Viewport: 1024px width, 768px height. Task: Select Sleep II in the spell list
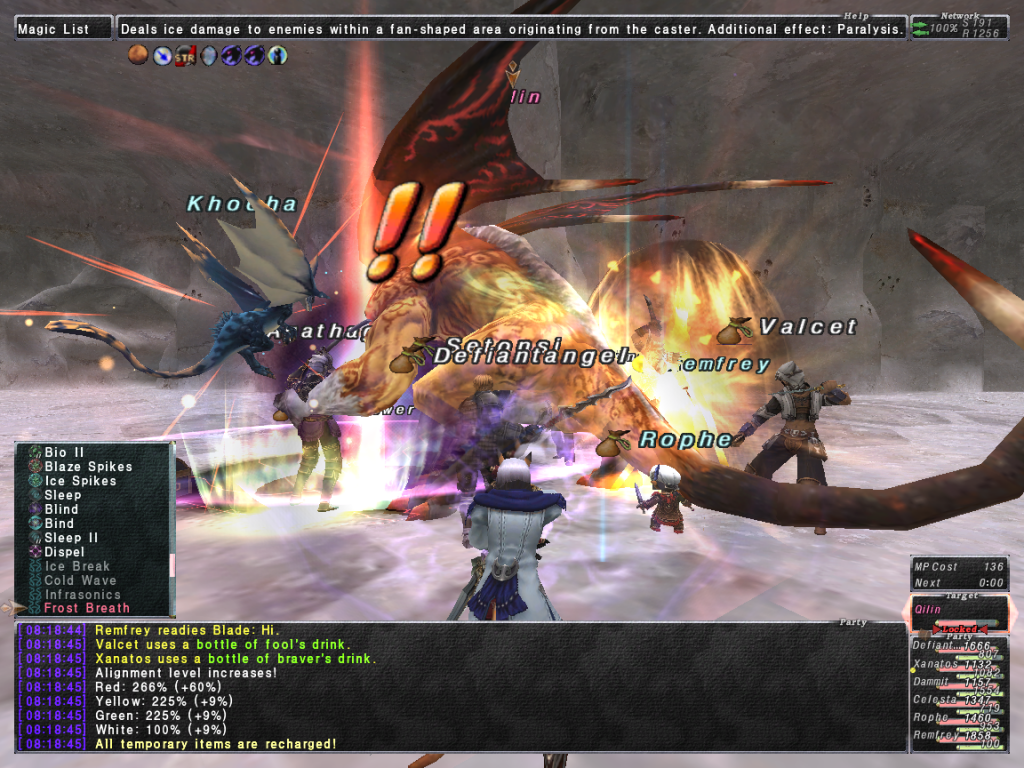click(x=69, y=538)
